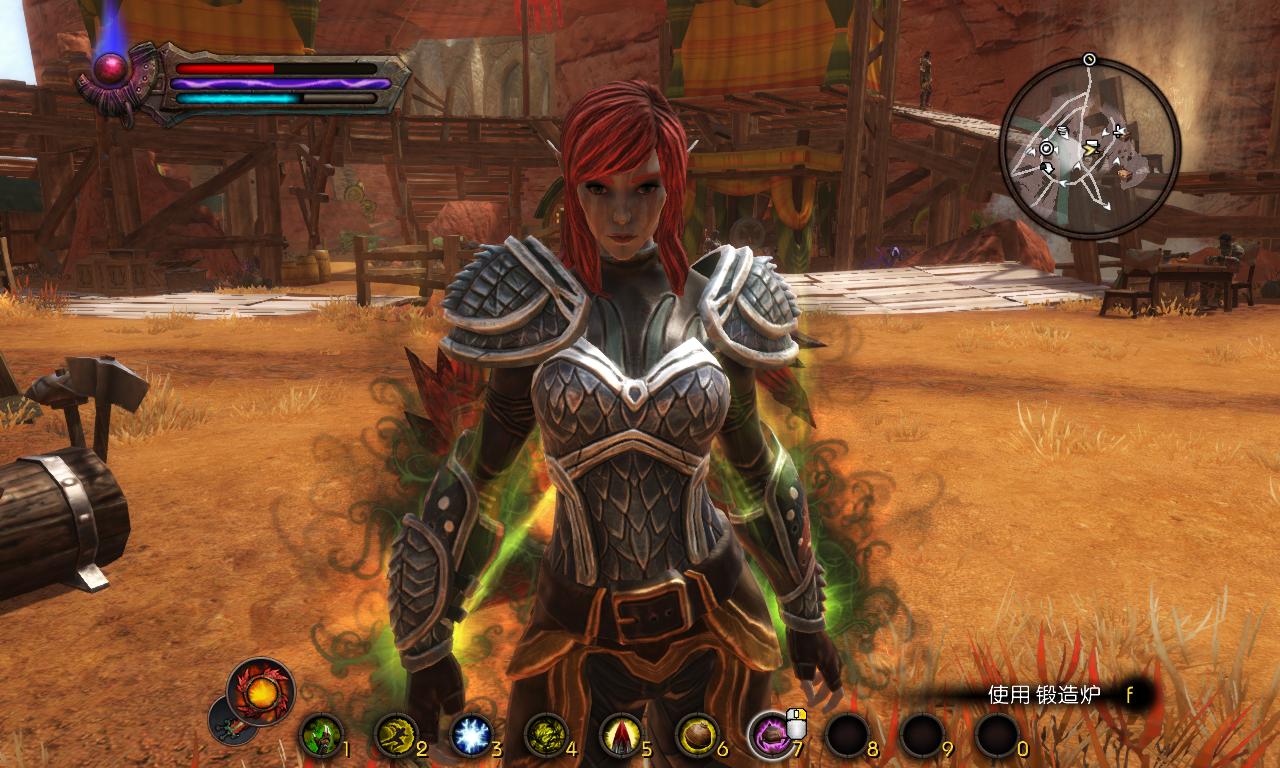
Task: Select the brown boulder ability in slot 6
Action: tap(696, 736)
